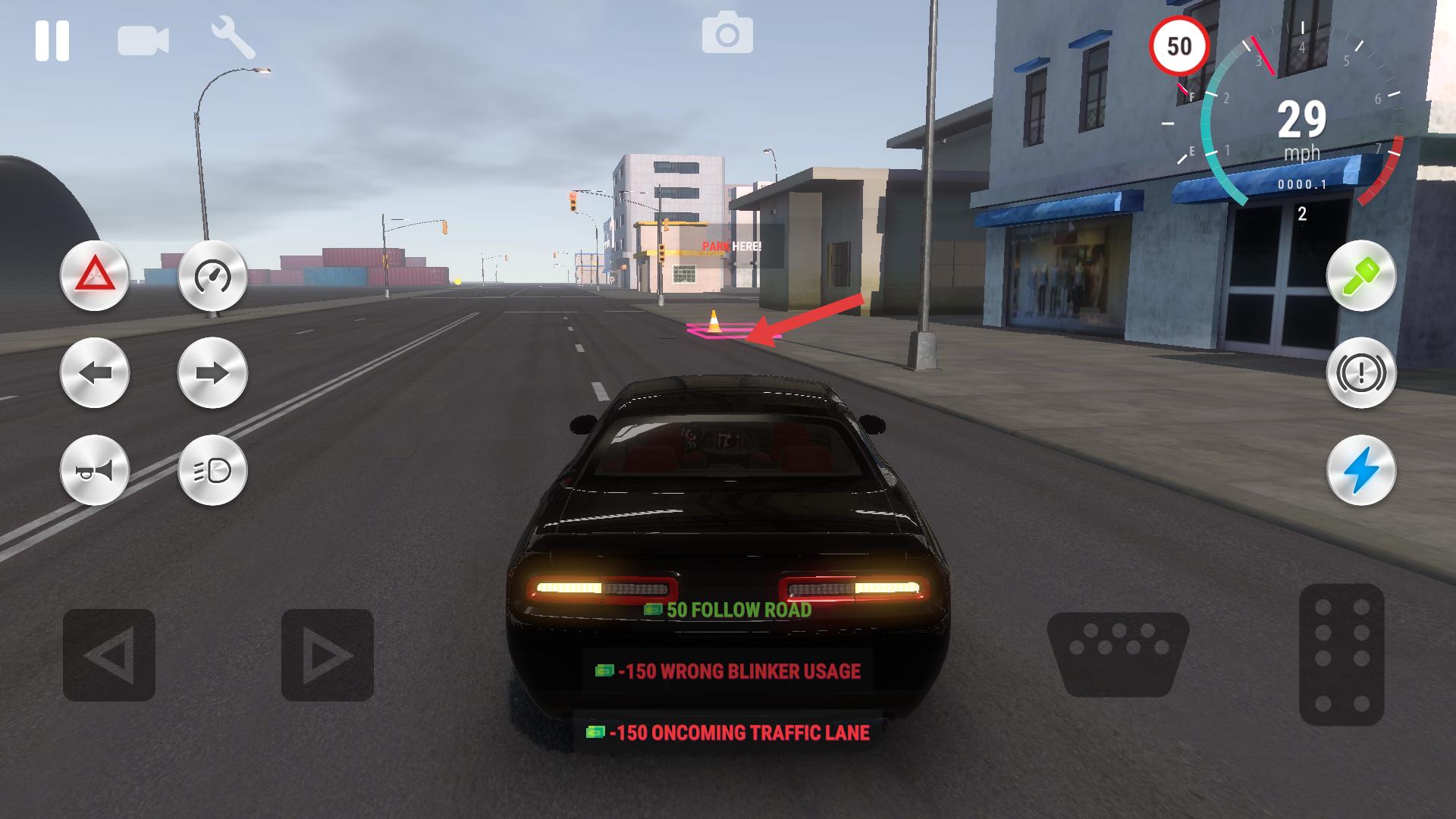Signal left with the left blinker arrow
Screen dimensions: 1456x819
tap(95, 373)
